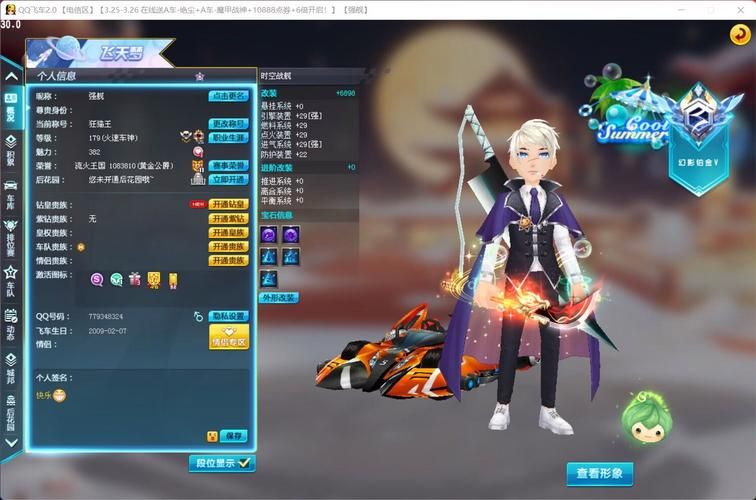This screenshot has width=756, height=500.
Task: Open the 职业生涯 career button
Action: [x=228, y=138]
